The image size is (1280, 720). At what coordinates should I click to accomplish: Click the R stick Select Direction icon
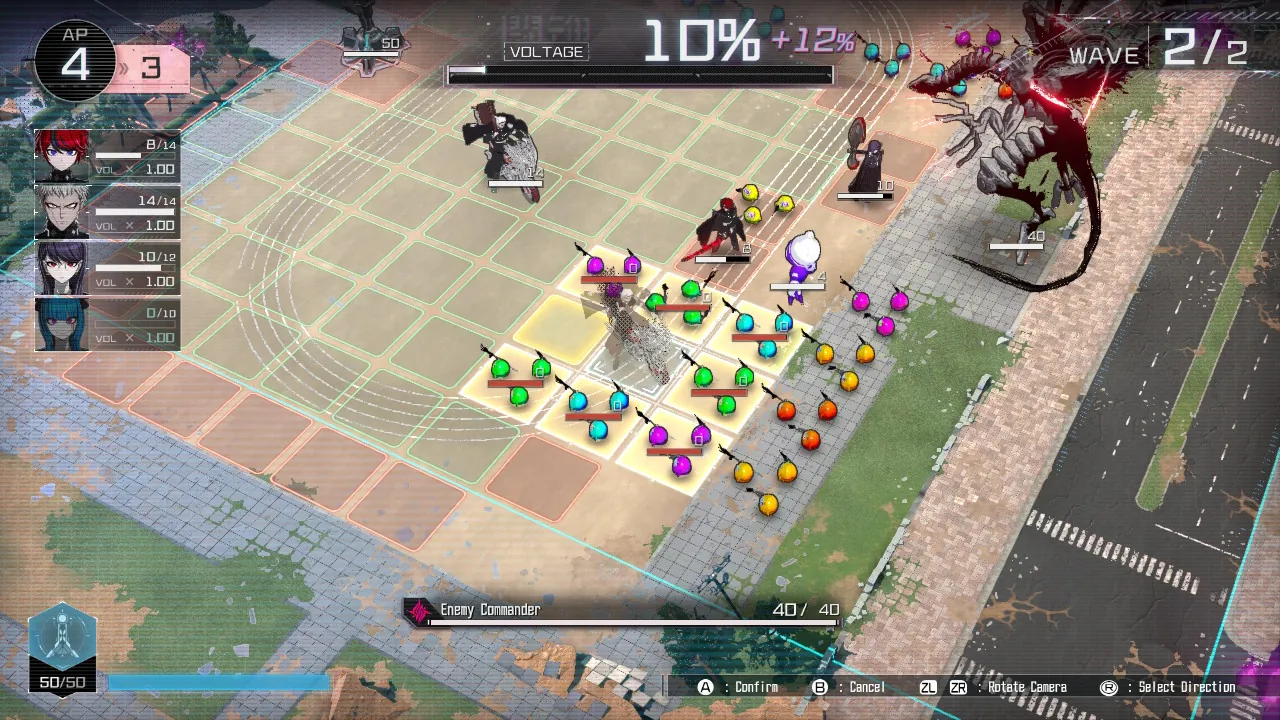point(1111,687)
